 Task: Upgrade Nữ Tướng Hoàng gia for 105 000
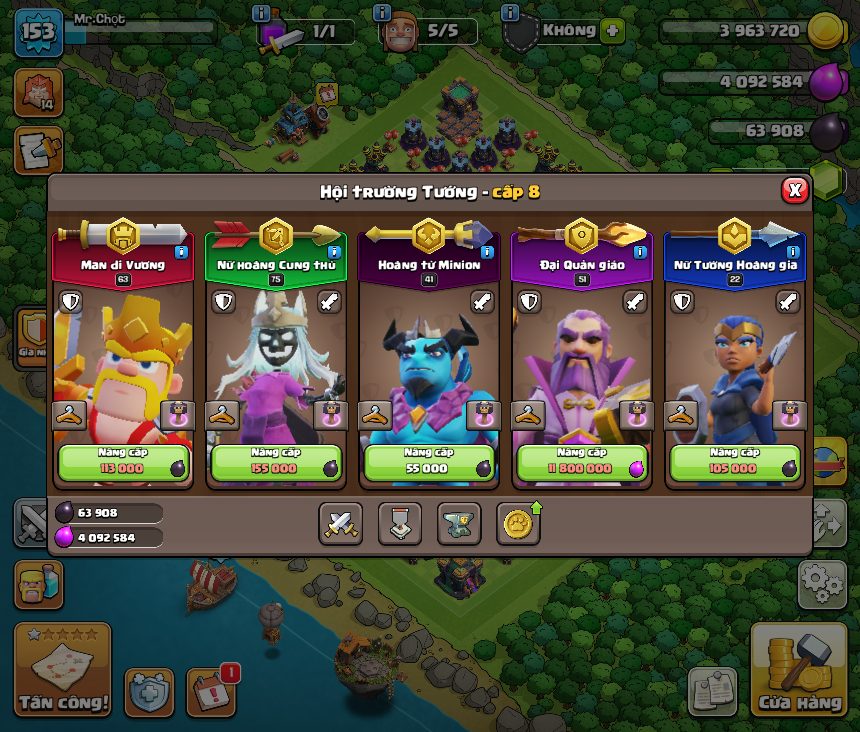[x=734, y=462]
